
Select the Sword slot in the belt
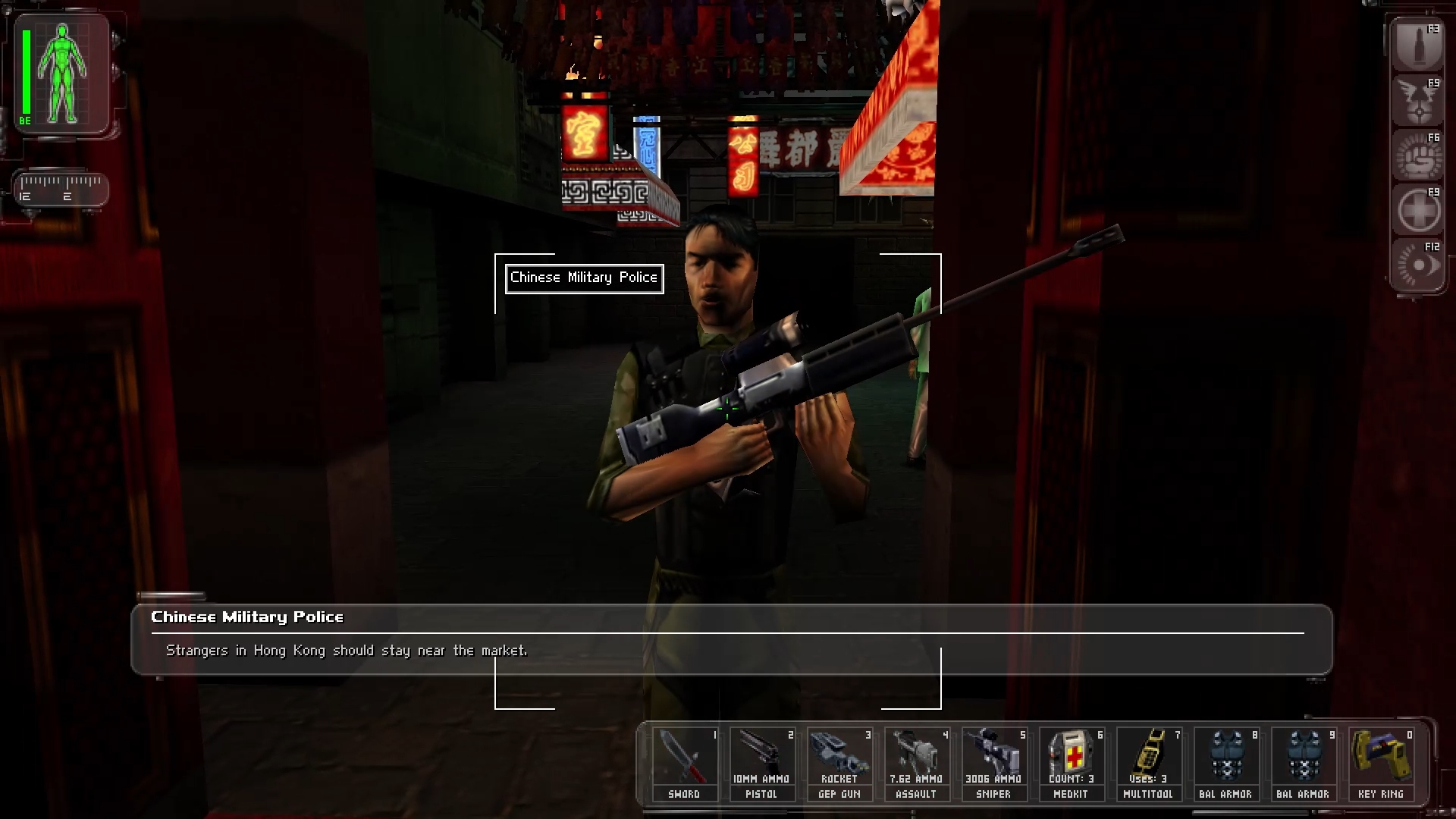(x=684, y=764)
